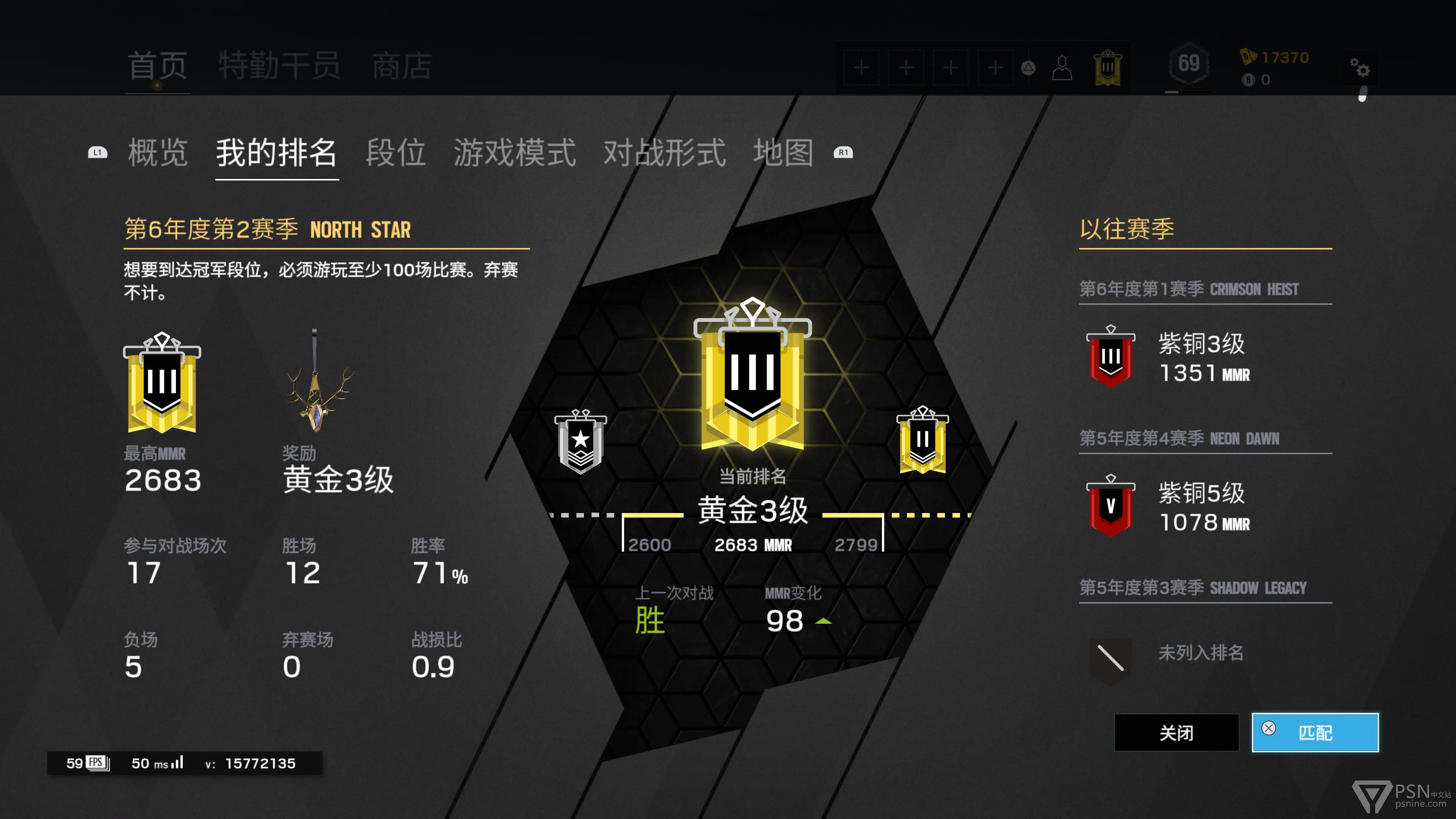Switch to the 概览 overview tab

[157, 152]
